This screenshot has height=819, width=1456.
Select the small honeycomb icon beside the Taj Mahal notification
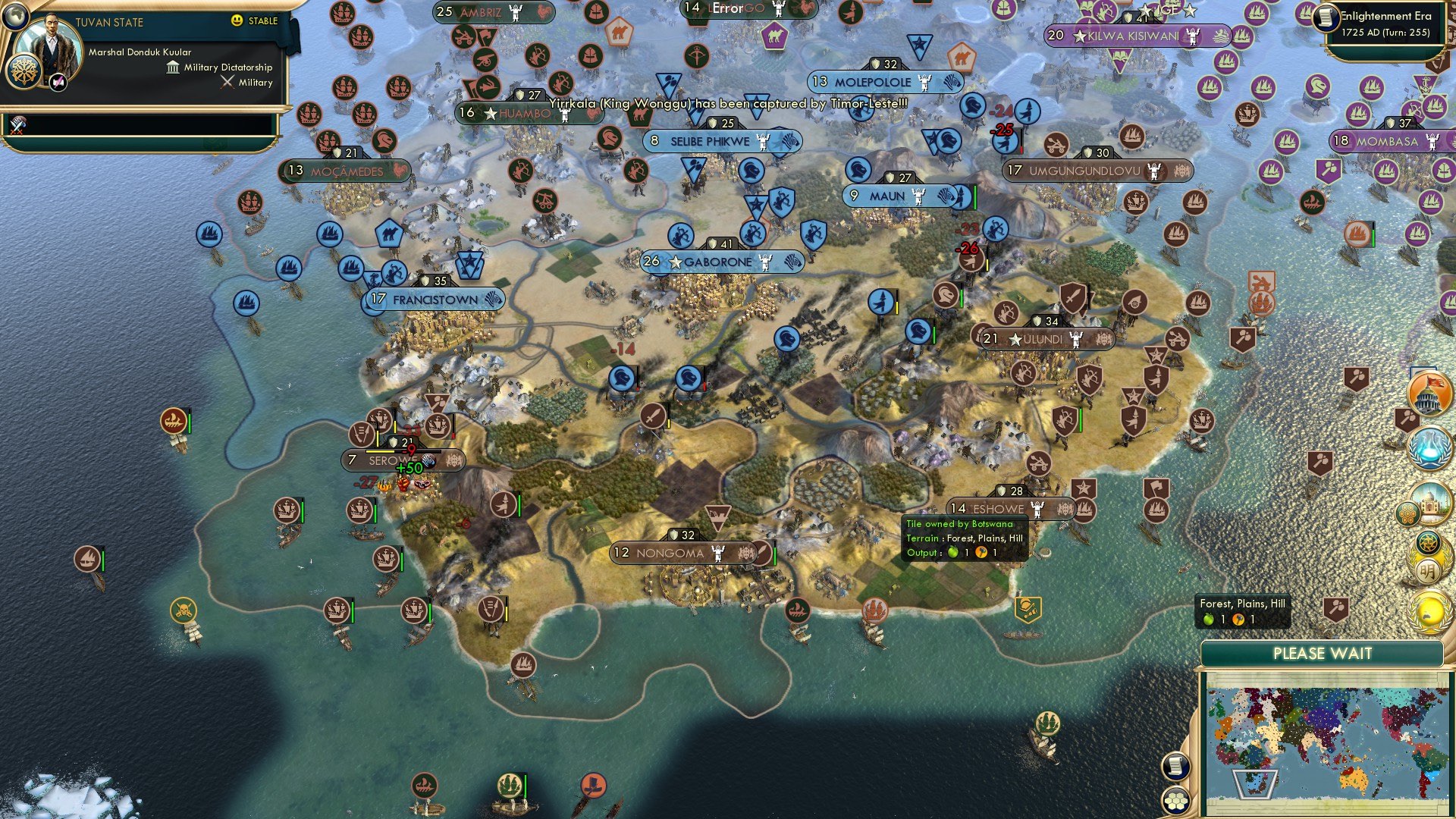pyautogui.click(x=1409, y=512)
